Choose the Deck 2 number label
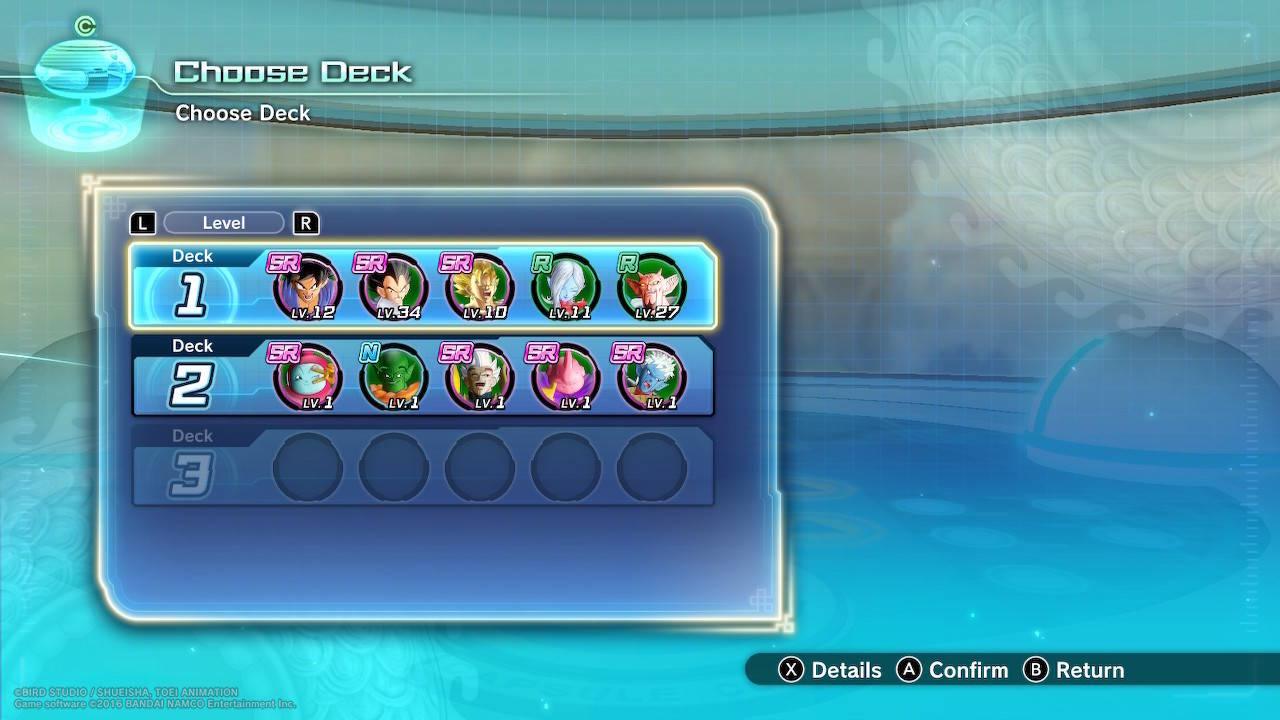 (190, 385)
